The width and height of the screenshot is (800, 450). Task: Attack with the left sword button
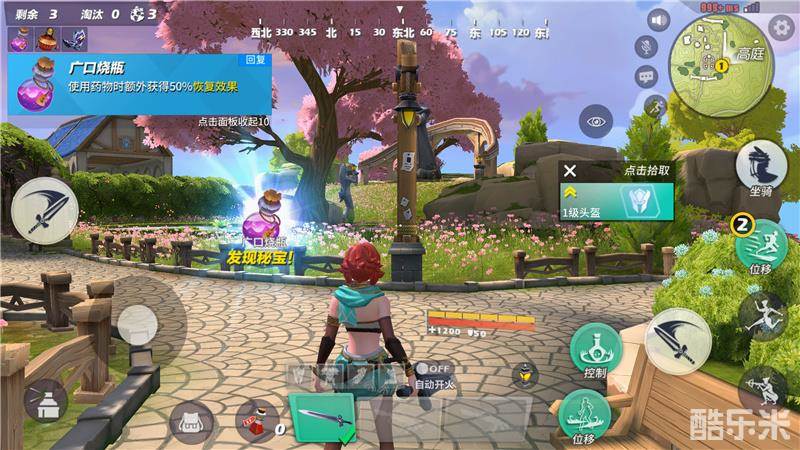click(x=44, y=209)
